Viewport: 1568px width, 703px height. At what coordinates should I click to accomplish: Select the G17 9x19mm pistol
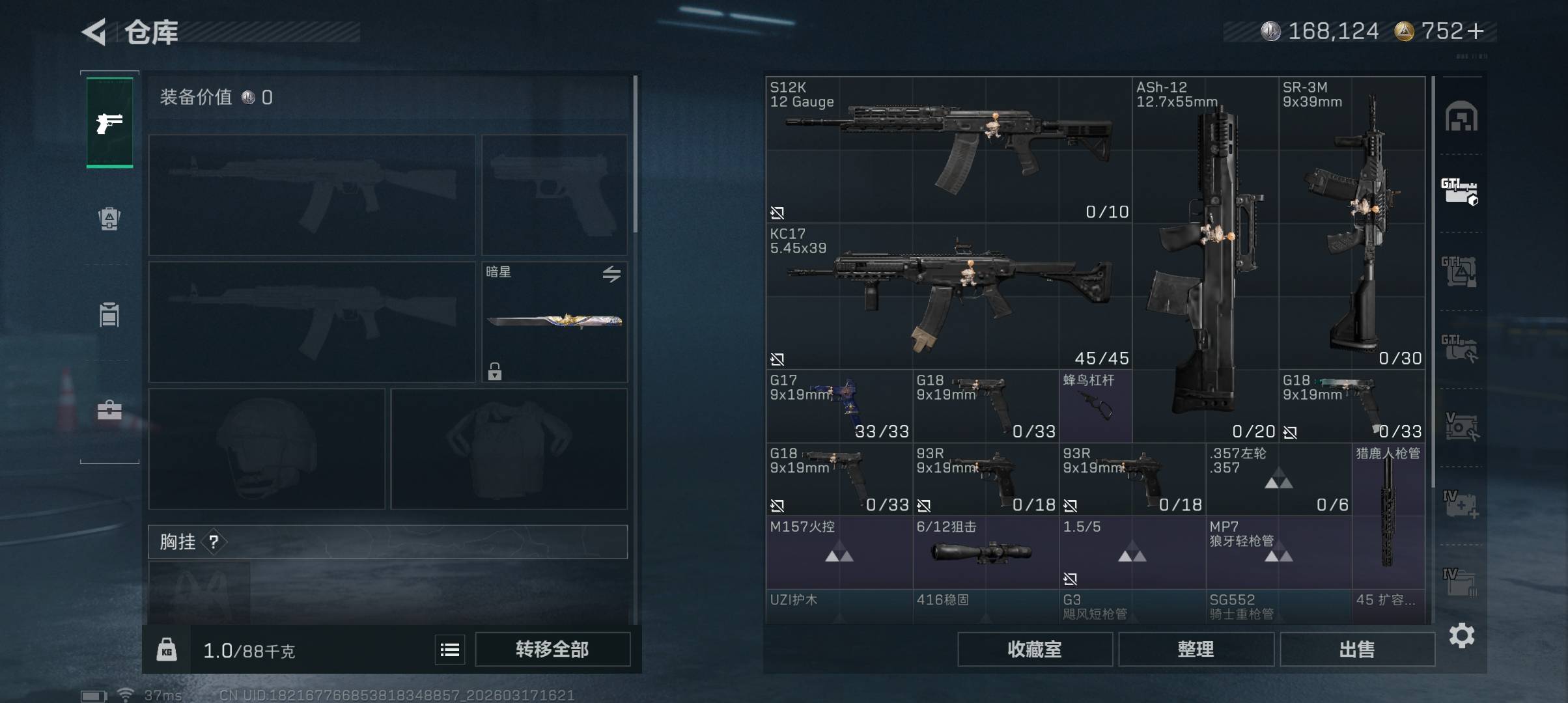[x=839, y=406]
